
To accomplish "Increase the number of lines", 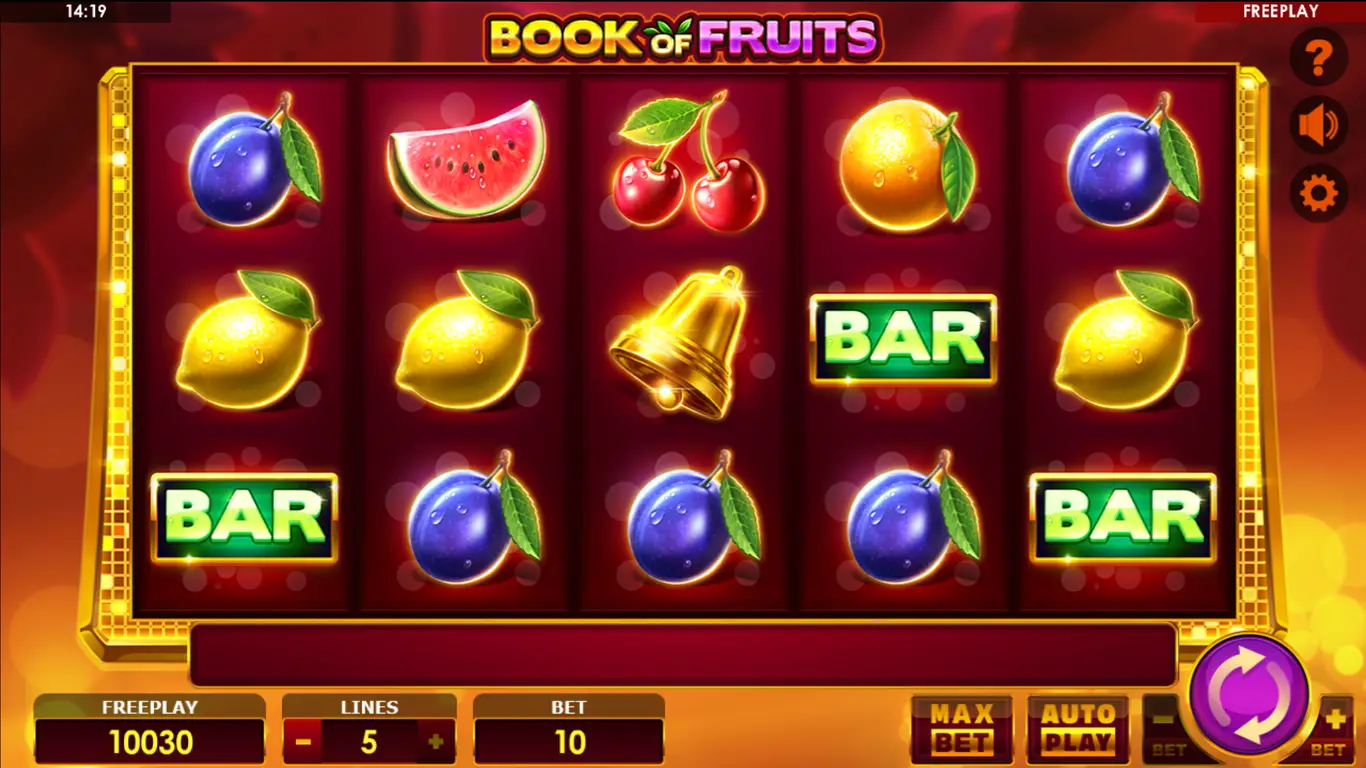I will (x=435, y=743).
